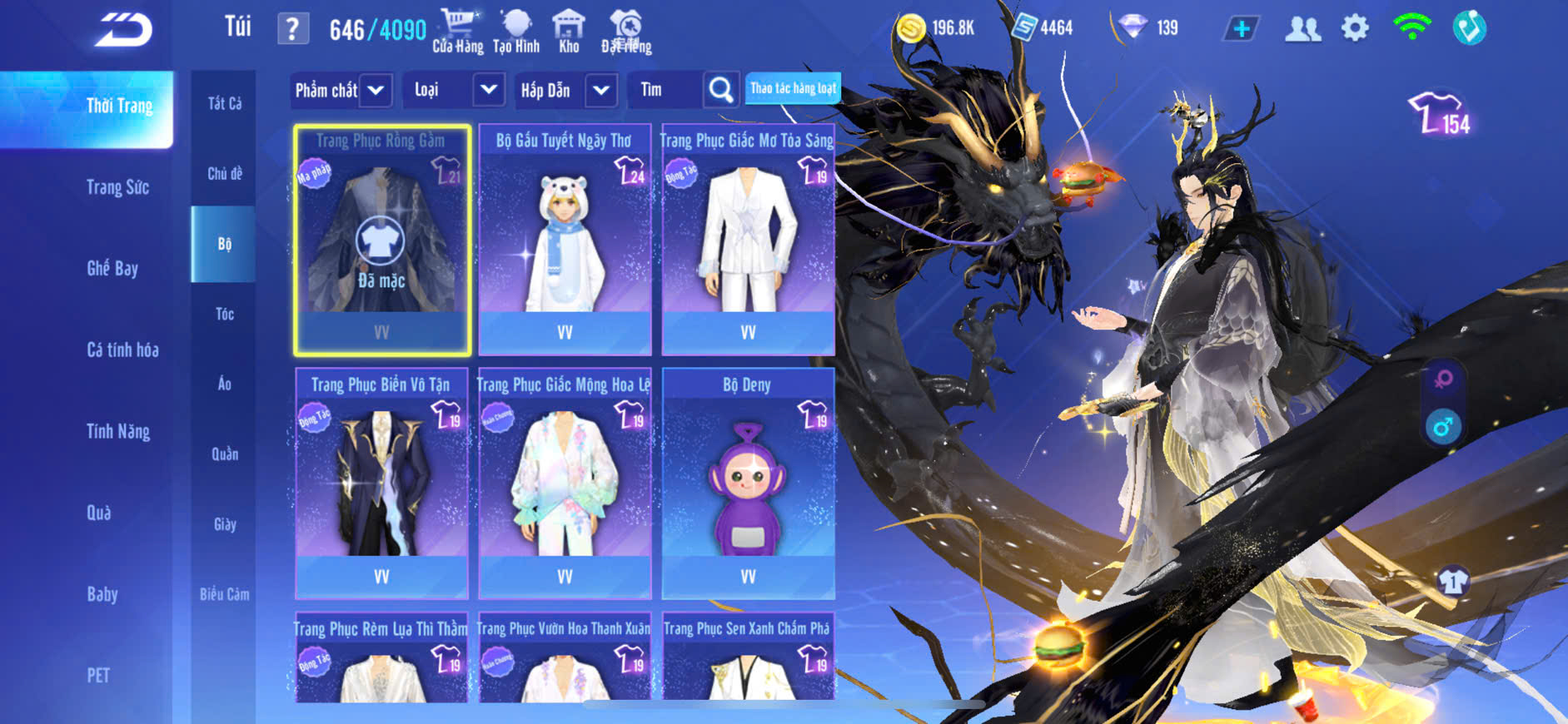Show the Giày sub-tab
Image resolution: width=1568 pixels, height=724 pixels.
point(224,524)
